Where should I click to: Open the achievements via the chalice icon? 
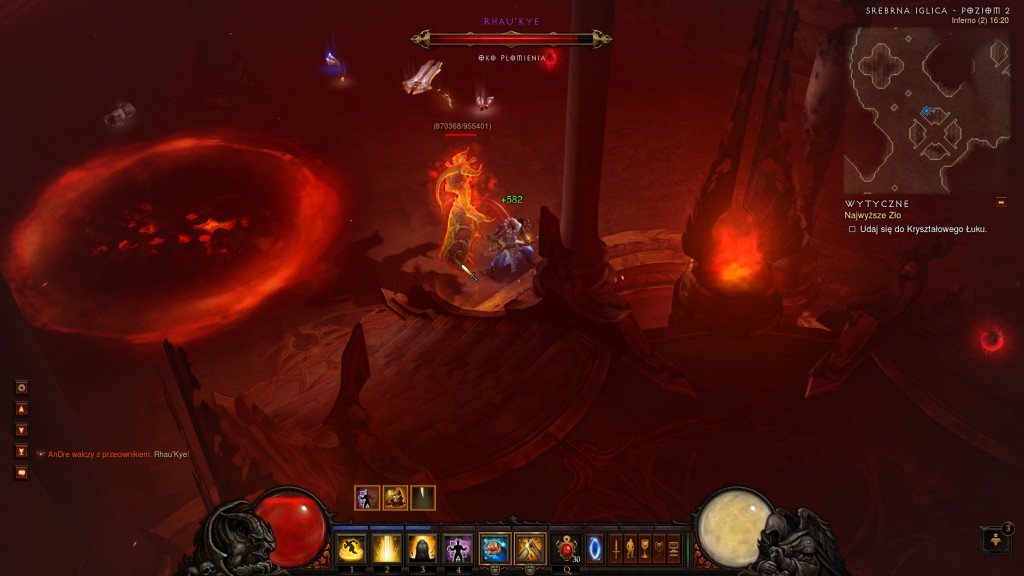click(x=645, y=549)
